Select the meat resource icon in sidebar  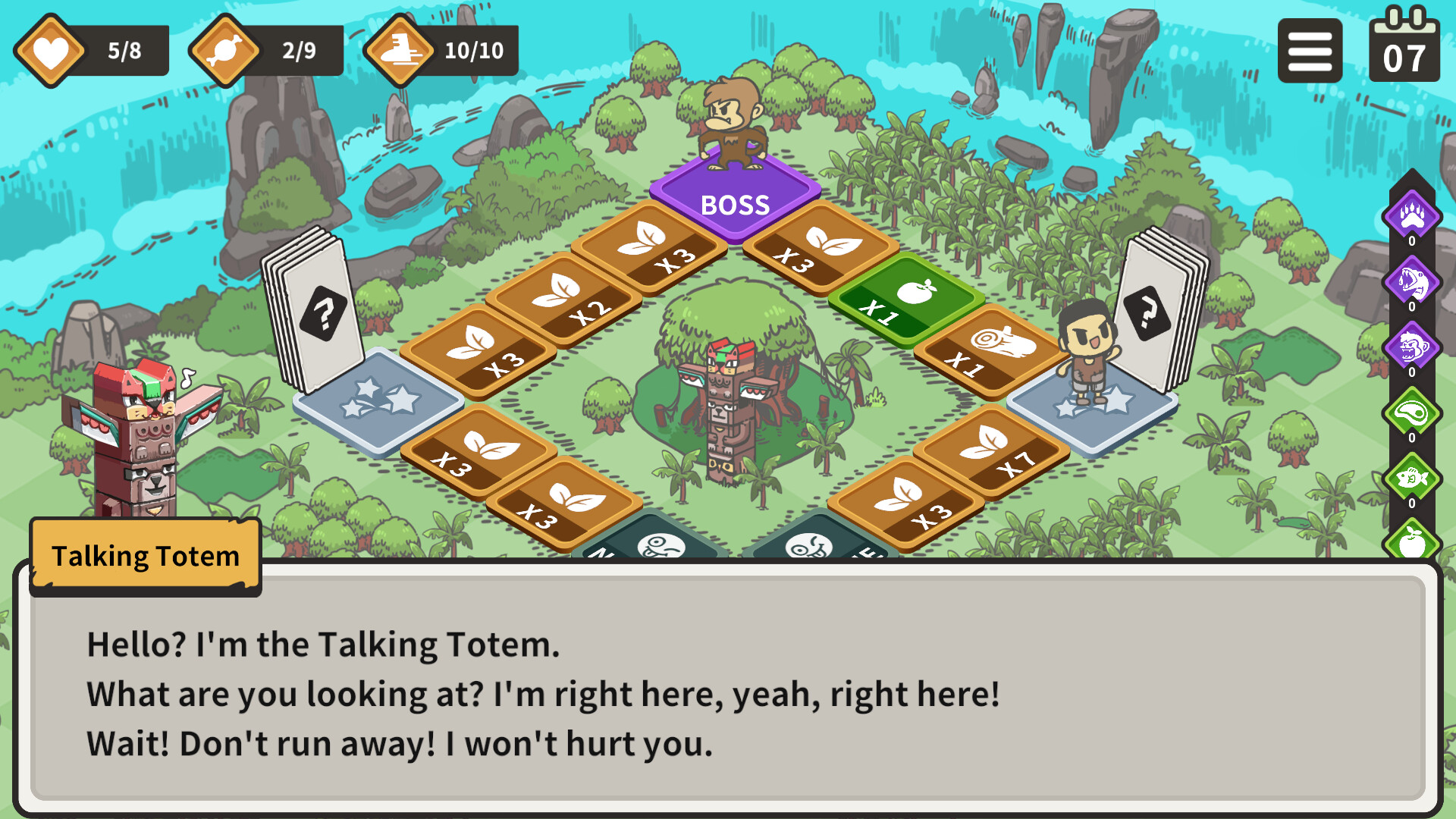pos(1412,412)
